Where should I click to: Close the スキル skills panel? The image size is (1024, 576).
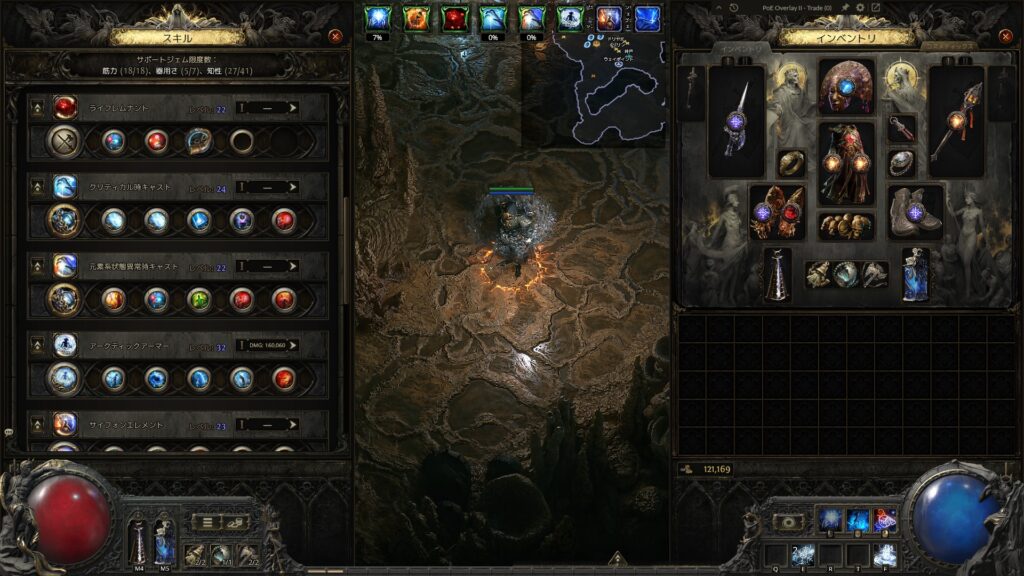click(x=335, y=36)
